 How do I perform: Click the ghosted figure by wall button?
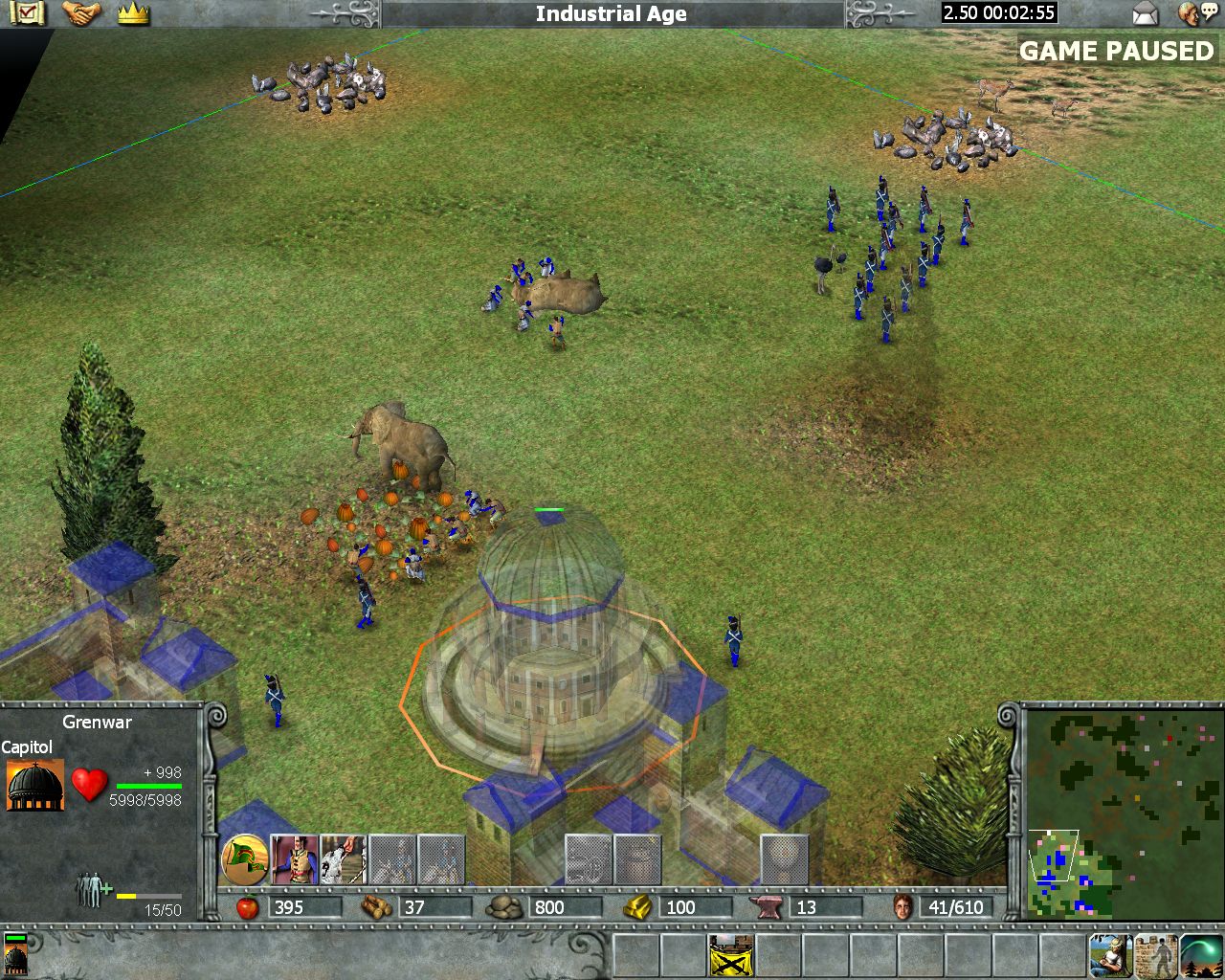click(x=1156, y=955)
